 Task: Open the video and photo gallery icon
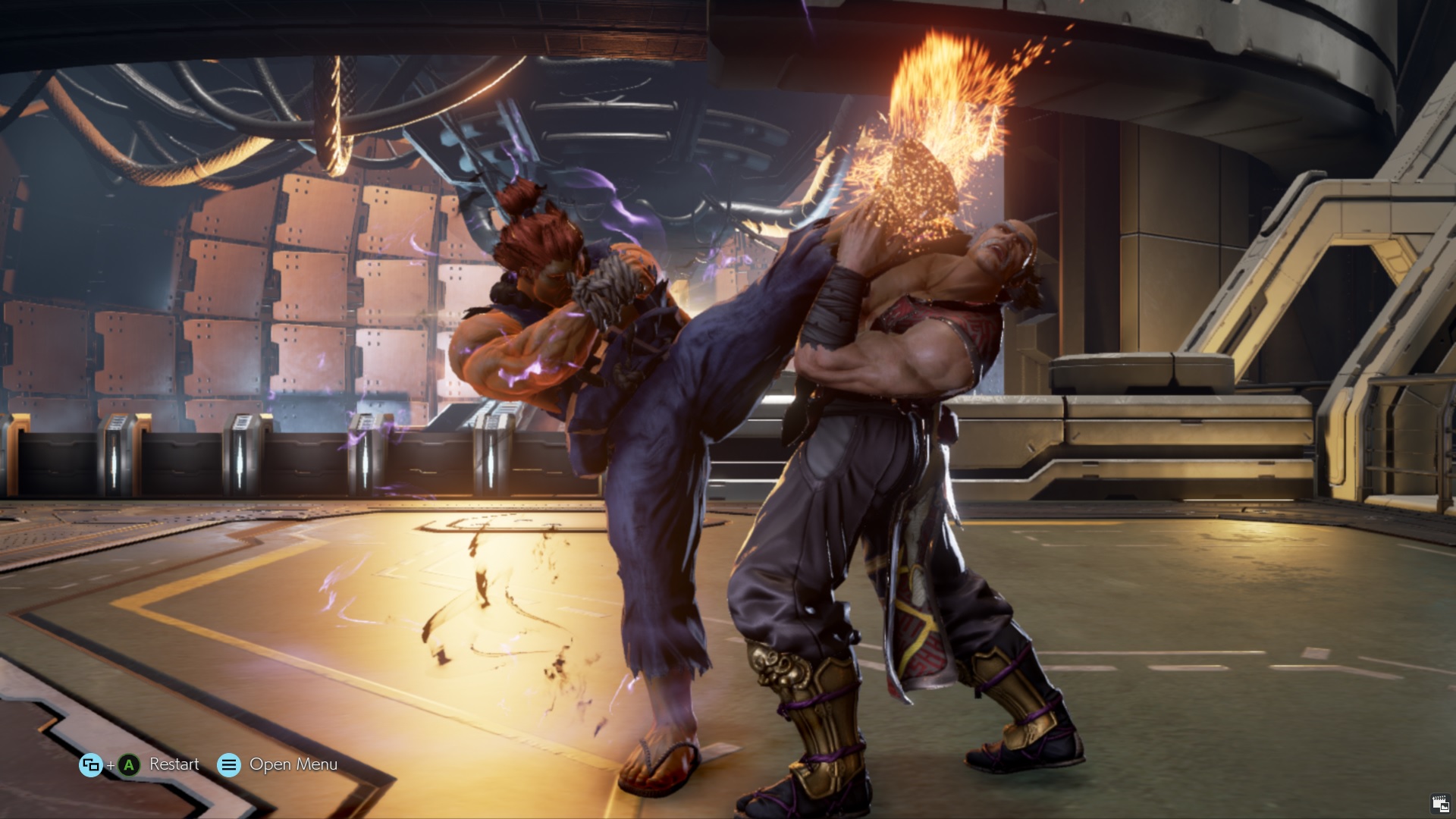pos(1440,804)
